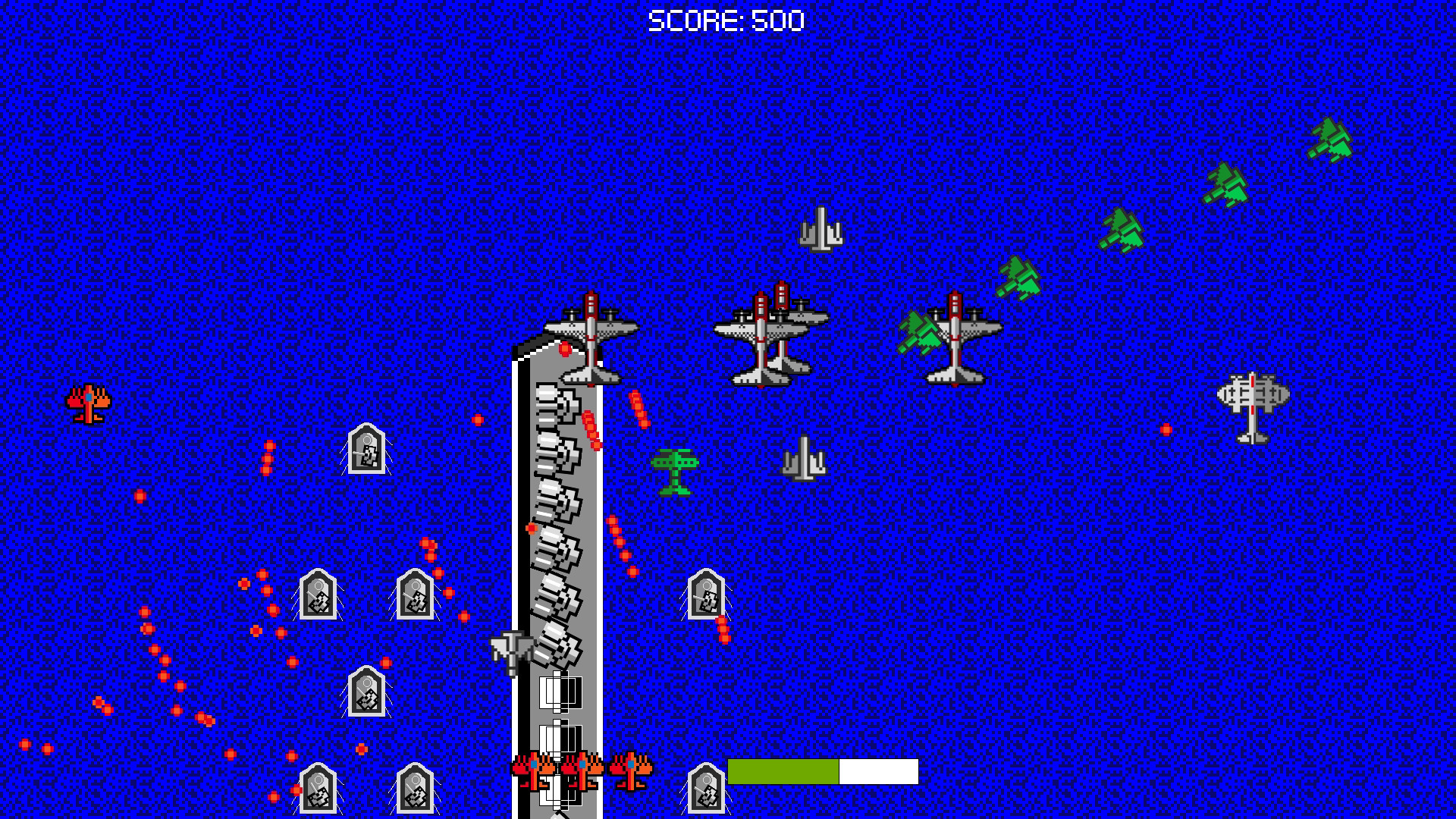The image size is (1456, 819).
Task: Click the white cross-shaped enemy mid-screen
Action: click(804, 459)
